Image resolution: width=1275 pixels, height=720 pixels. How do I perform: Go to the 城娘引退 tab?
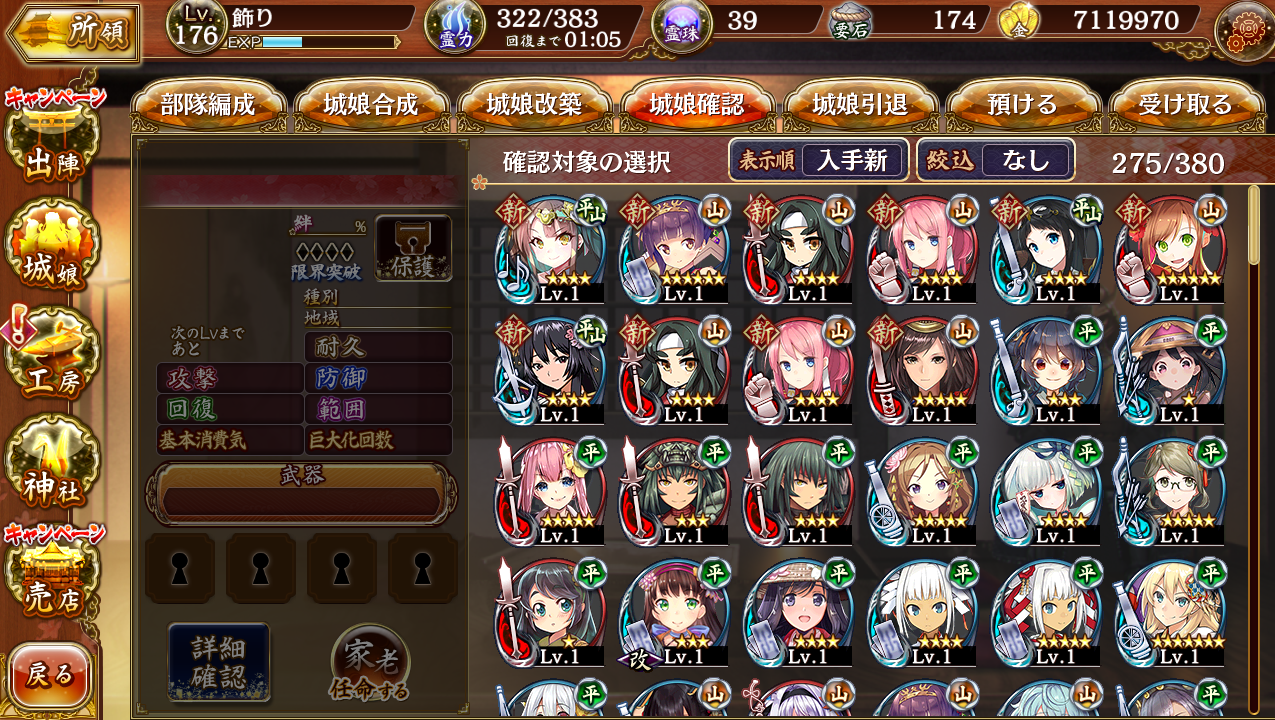860,105
